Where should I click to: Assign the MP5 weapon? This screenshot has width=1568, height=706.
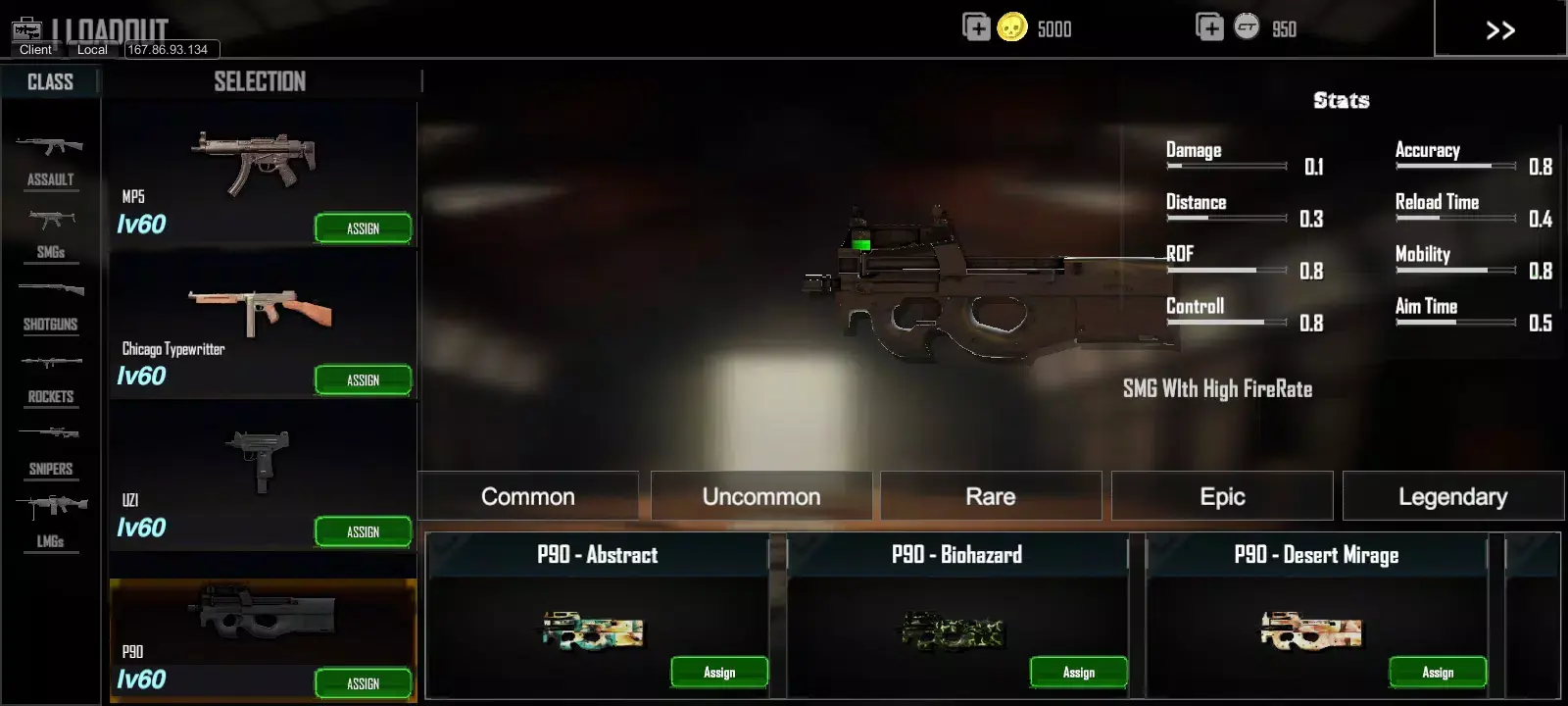tap(364, 227)
